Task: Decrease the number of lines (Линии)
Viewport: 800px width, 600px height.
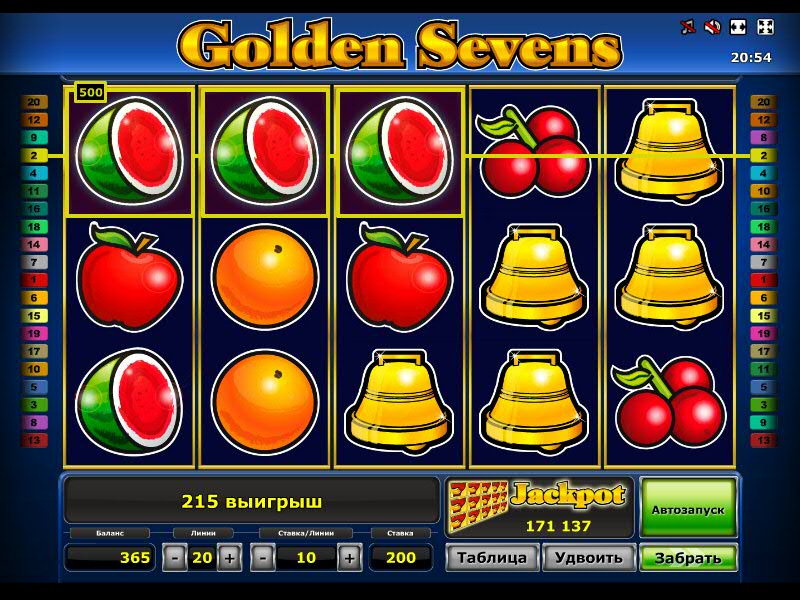Action: (175, 558)
